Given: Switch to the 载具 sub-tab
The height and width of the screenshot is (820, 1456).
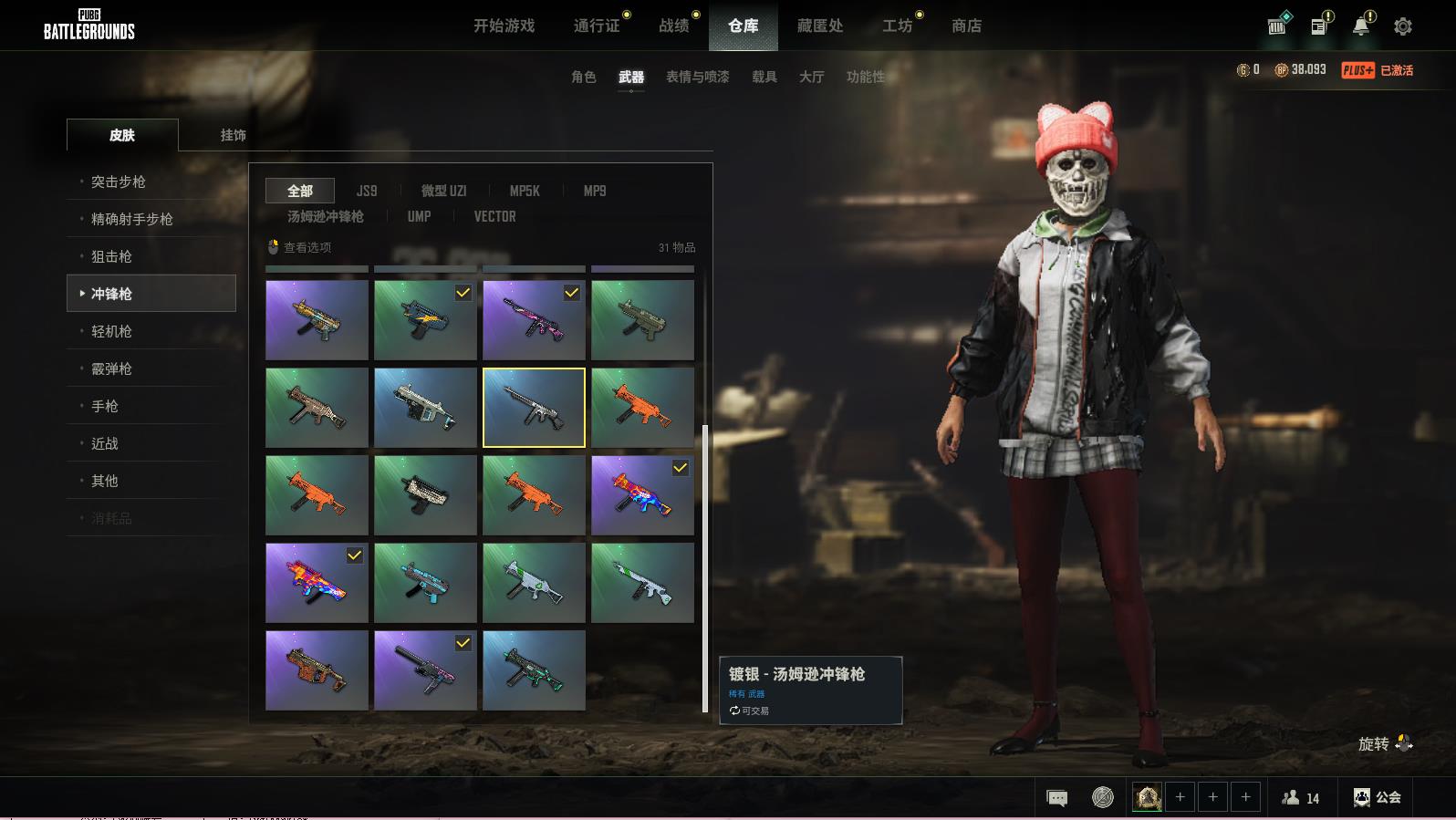Looking at the screenshot, I should [x=764, y=77].
